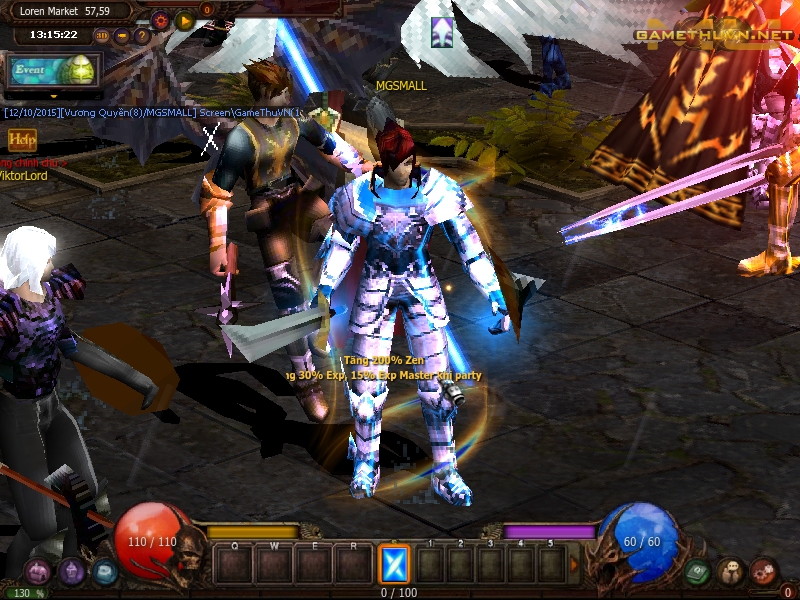Open the blue round icon by health orb
800x600 pixels.
point(104,572)
